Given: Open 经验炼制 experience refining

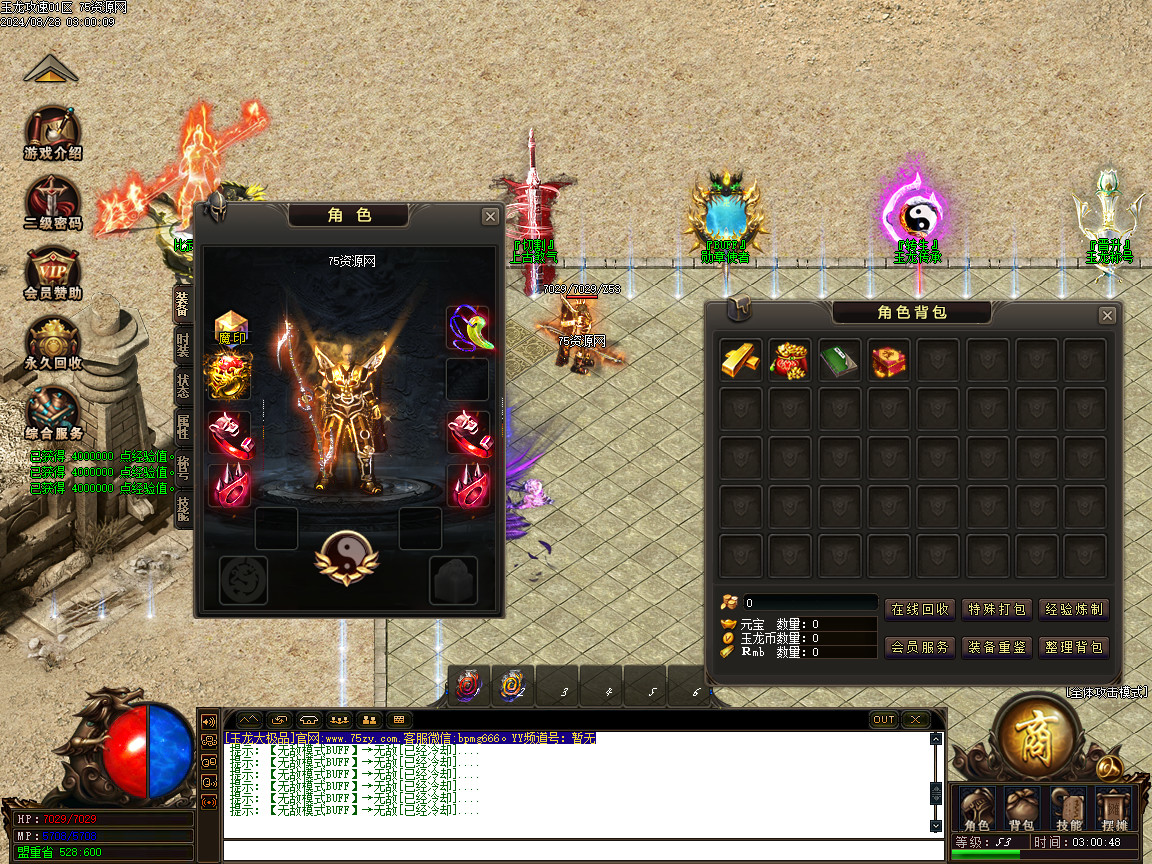Looking at the screenshot, I should tap(1073, 609).
